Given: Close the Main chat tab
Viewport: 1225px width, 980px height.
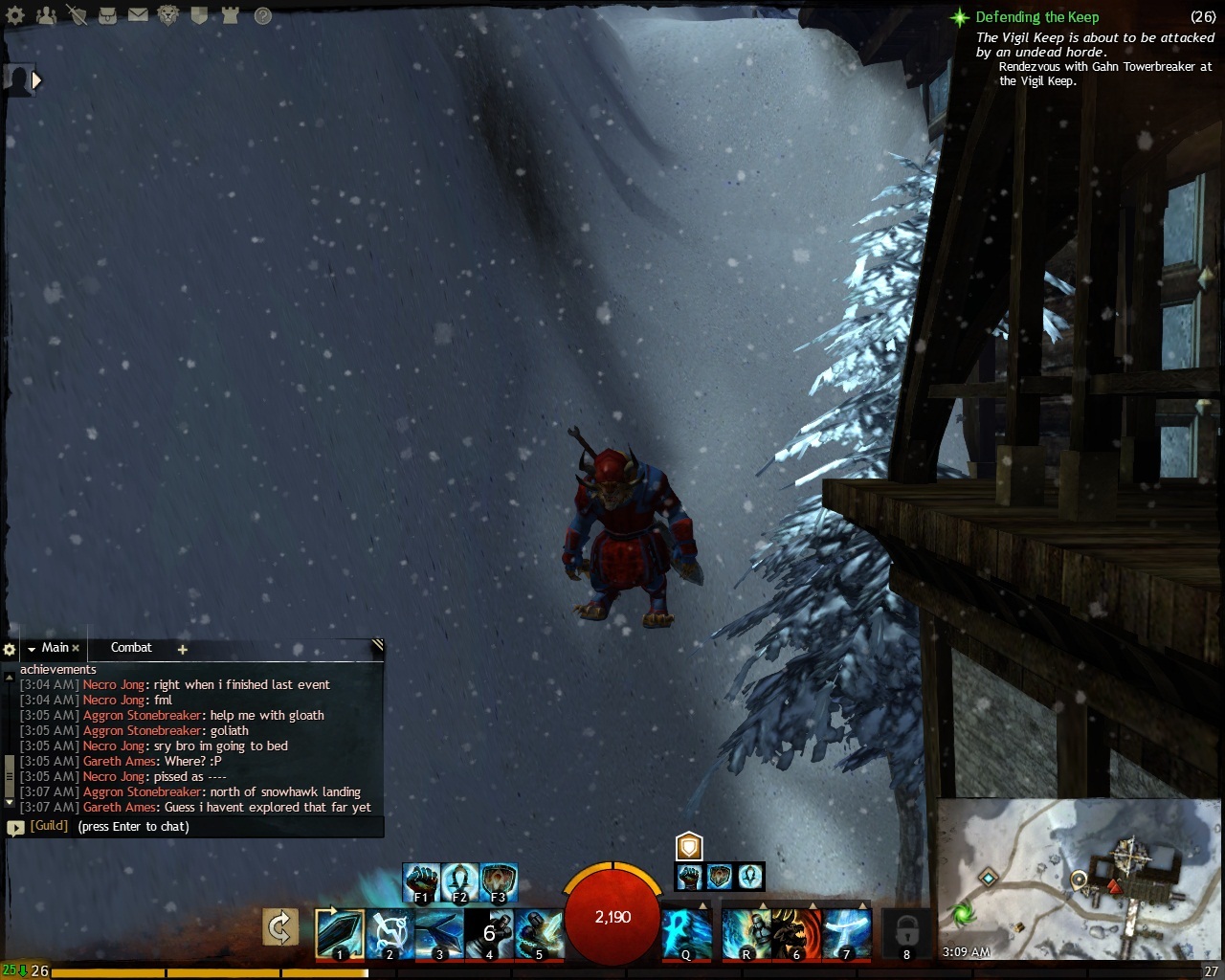Looking at the screenshot, I should [x=76, y=649].
